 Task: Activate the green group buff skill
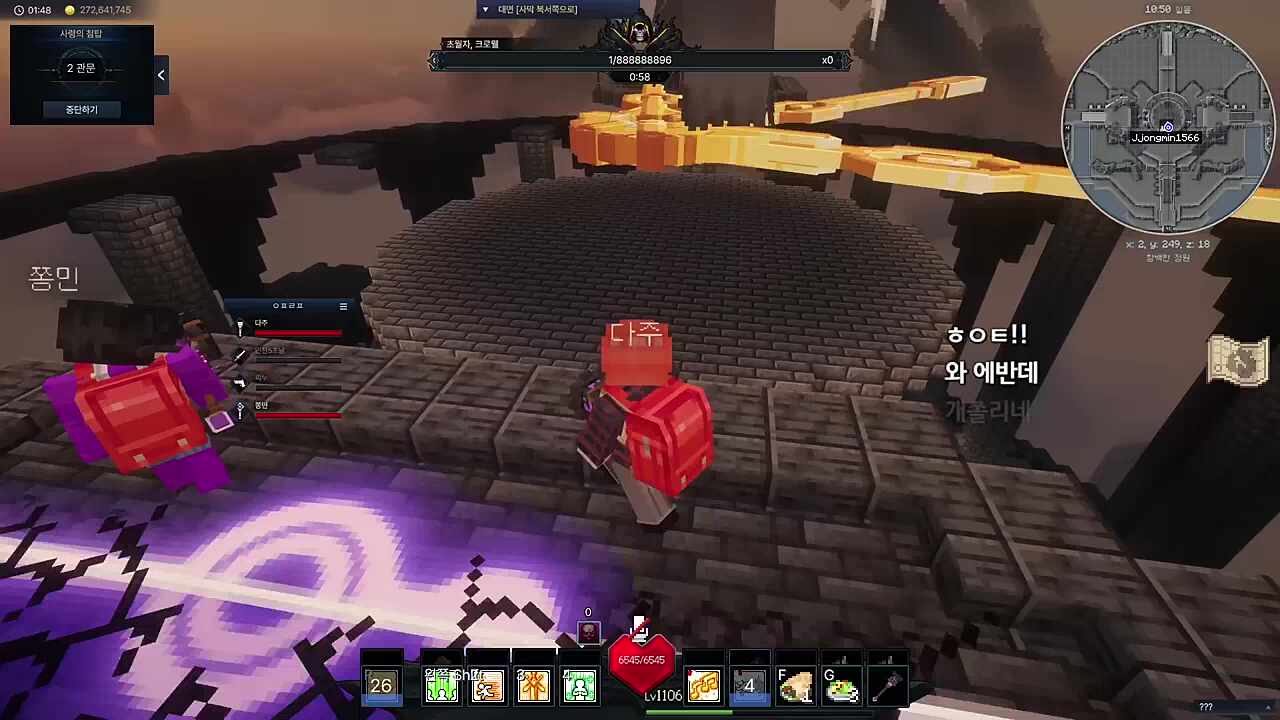coord(442,686)
